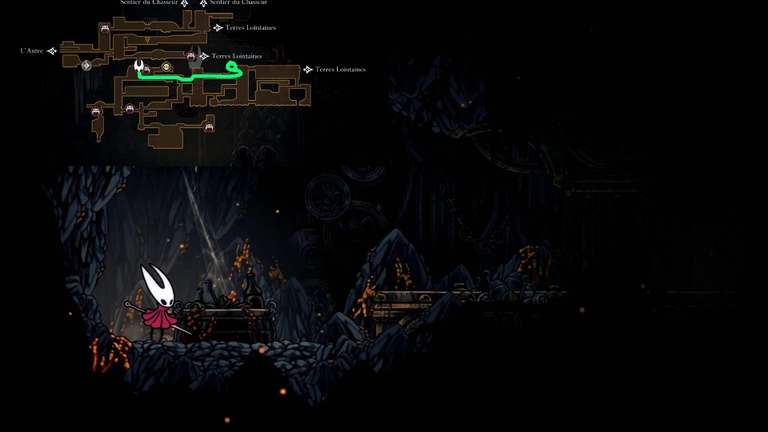Select the L'Antre exit marker on the map
768x432 pixels.
pyautogui.click(x=52, y=51)
